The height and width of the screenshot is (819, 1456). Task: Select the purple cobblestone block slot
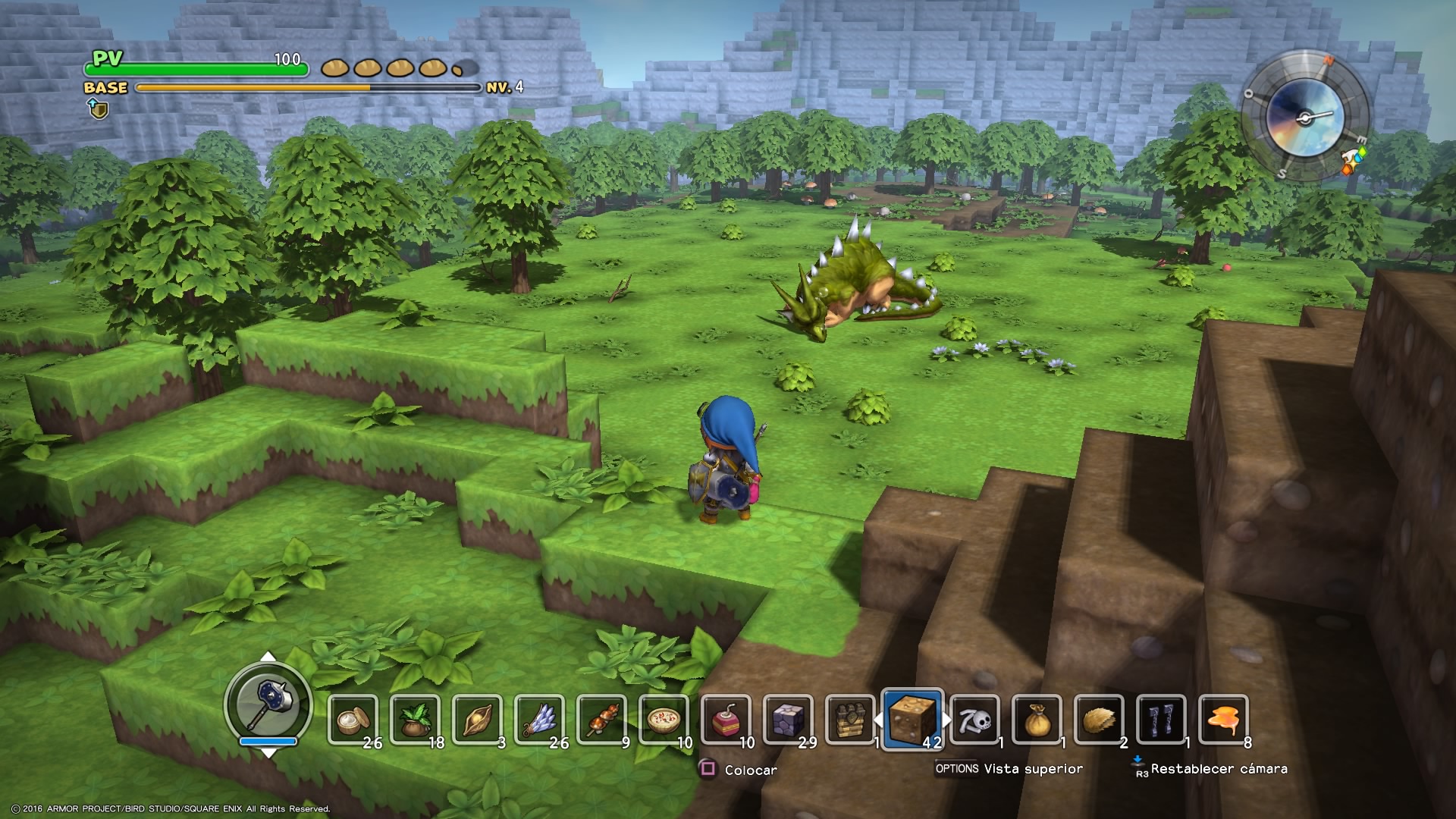pyautogui.click(x=789, y=720)
